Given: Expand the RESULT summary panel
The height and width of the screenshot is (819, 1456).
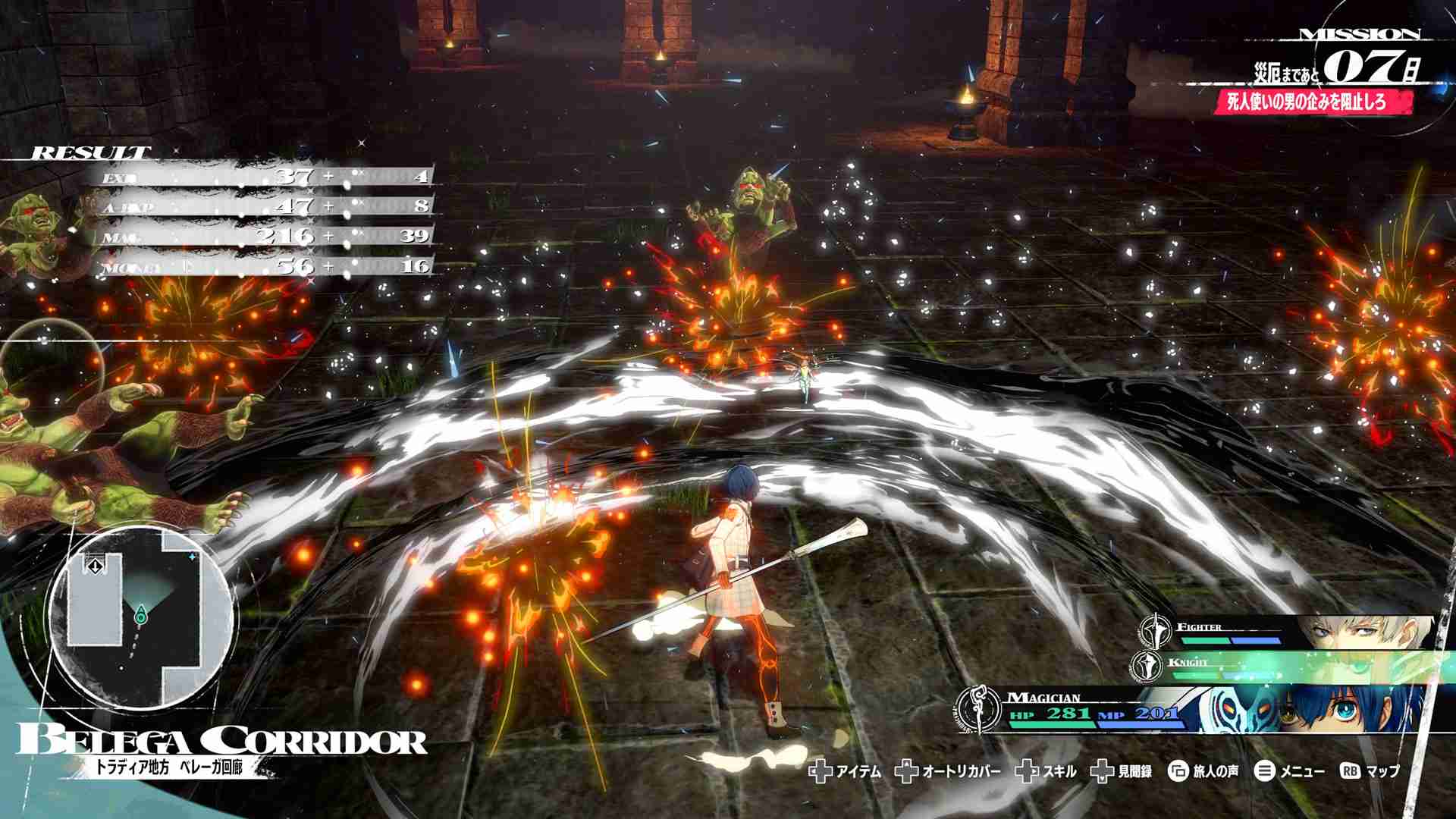Looking at the screenshot, I should pos(91,150).
